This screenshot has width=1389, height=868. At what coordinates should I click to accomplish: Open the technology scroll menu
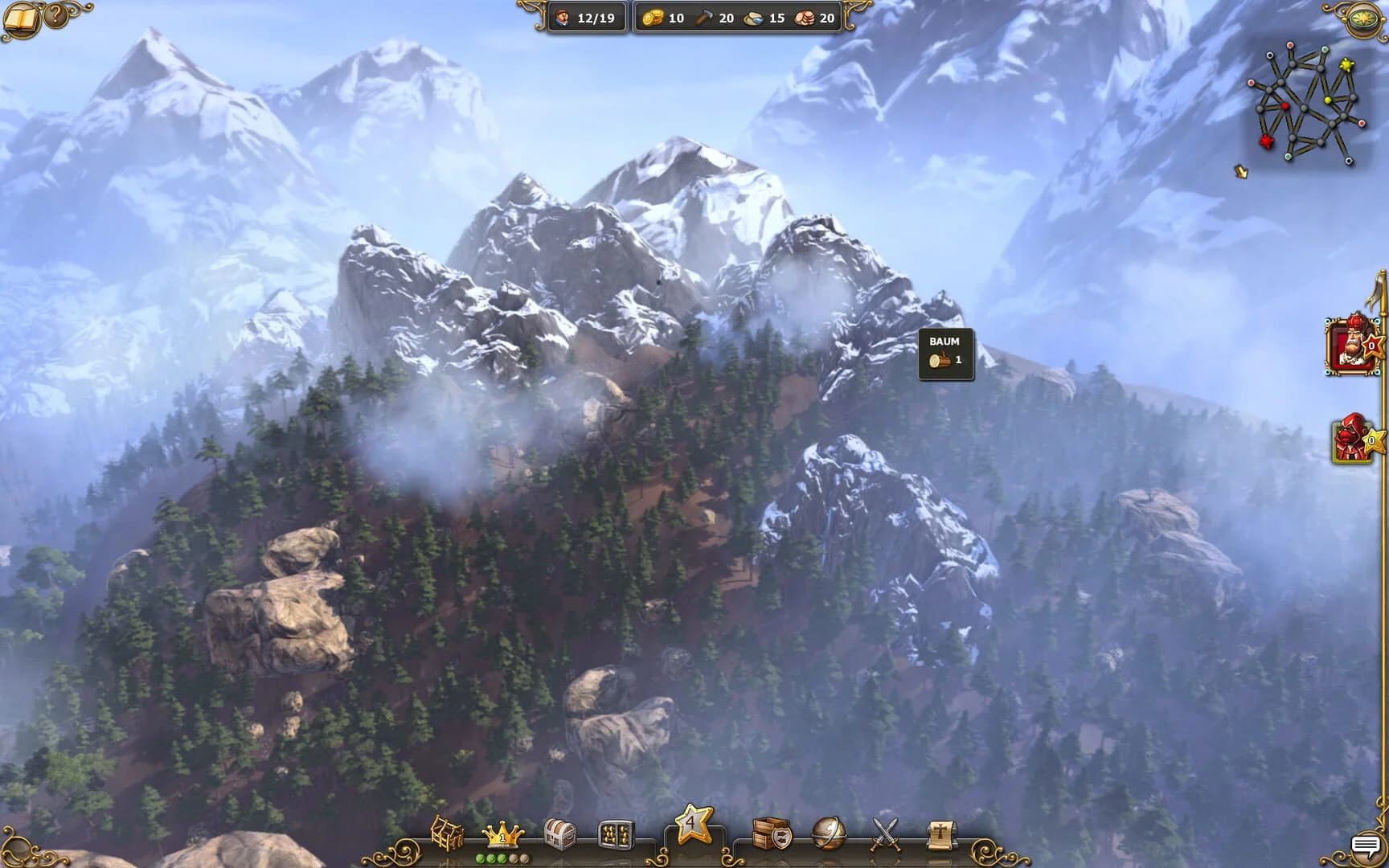(940, 833)
